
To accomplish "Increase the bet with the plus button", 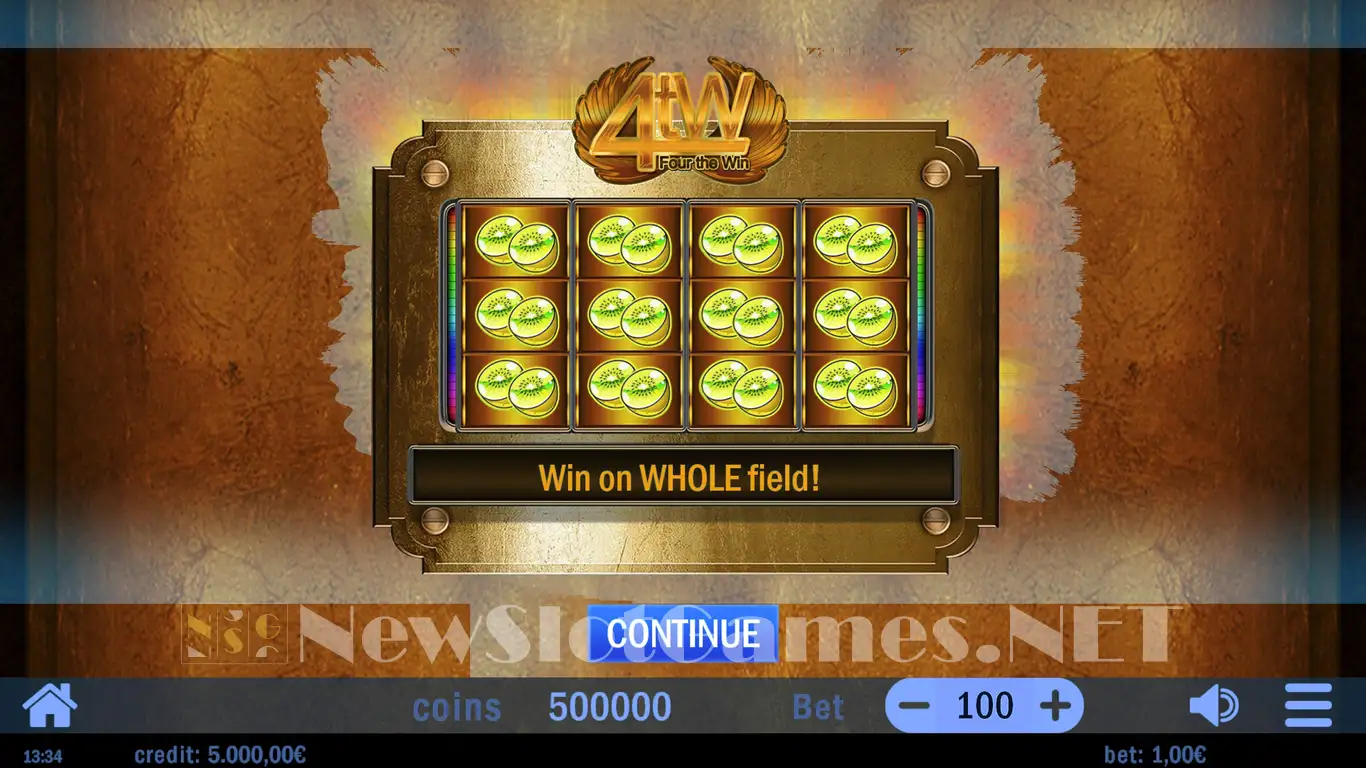I will coord(1055,707).
